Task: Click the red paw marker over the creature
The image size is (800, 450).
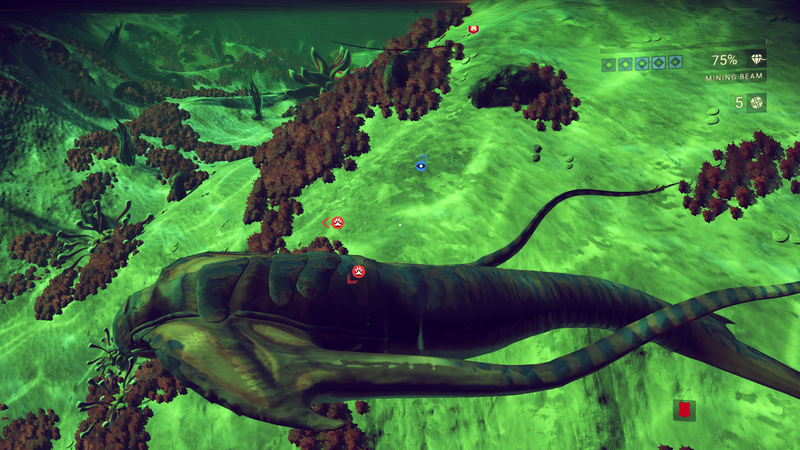Action: click(x=358, y=271)
